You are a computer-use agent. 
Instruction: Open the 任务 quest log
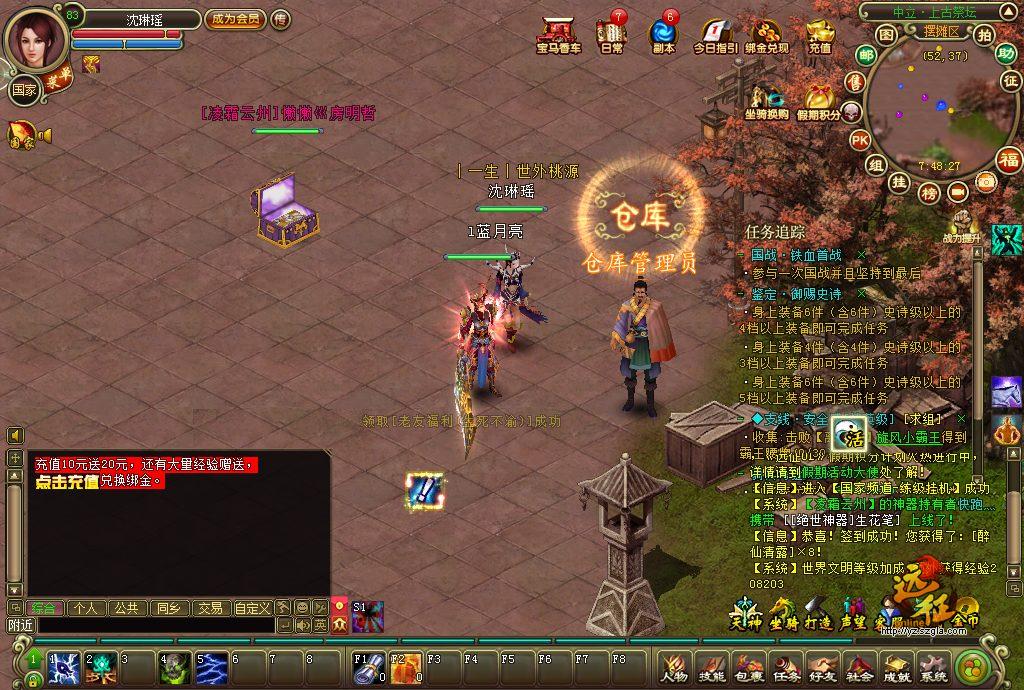click(785, 666)
